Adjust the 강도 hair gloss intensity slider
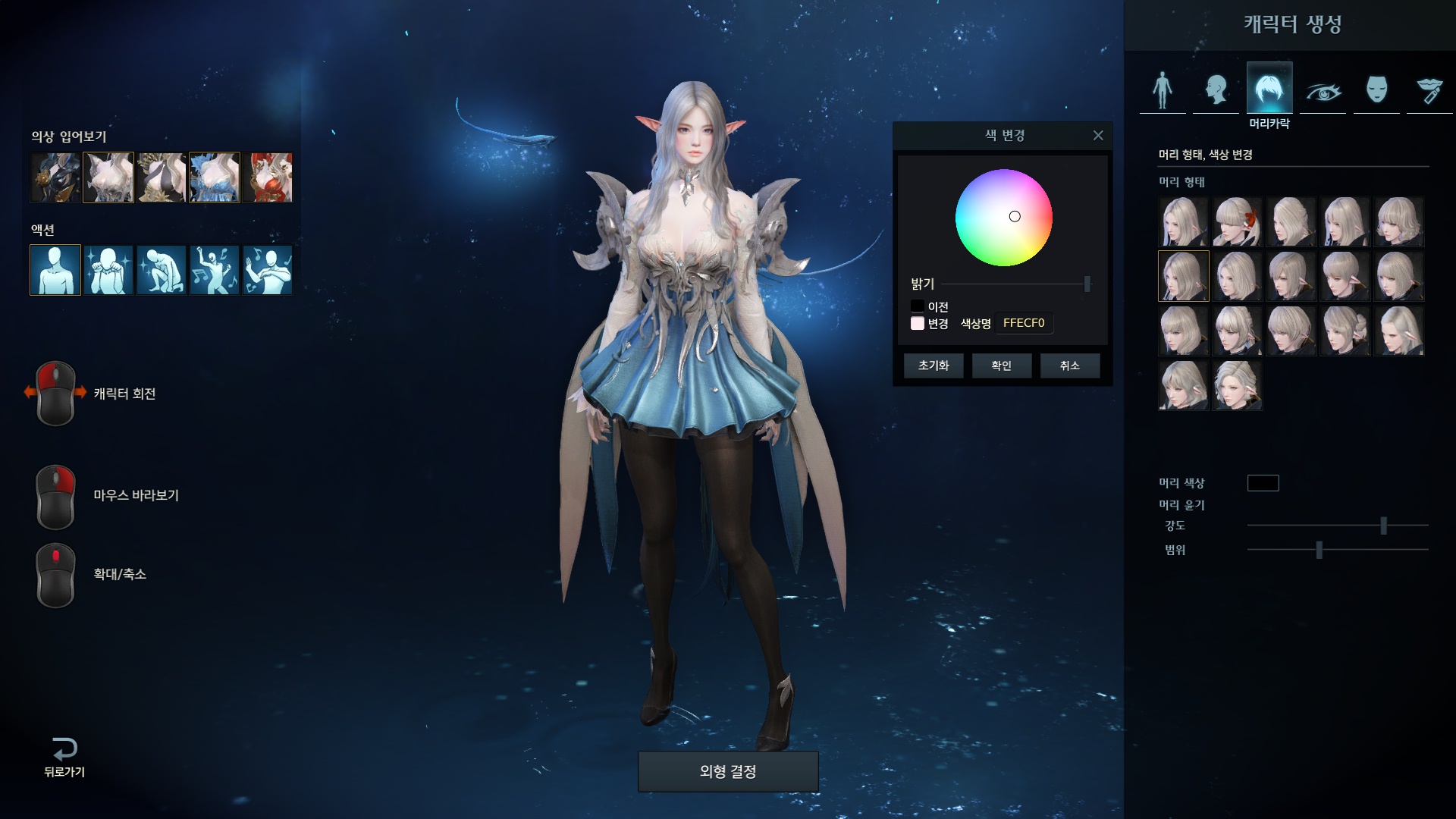Viewport: 1456px width, 819px height. point(1383,525)
